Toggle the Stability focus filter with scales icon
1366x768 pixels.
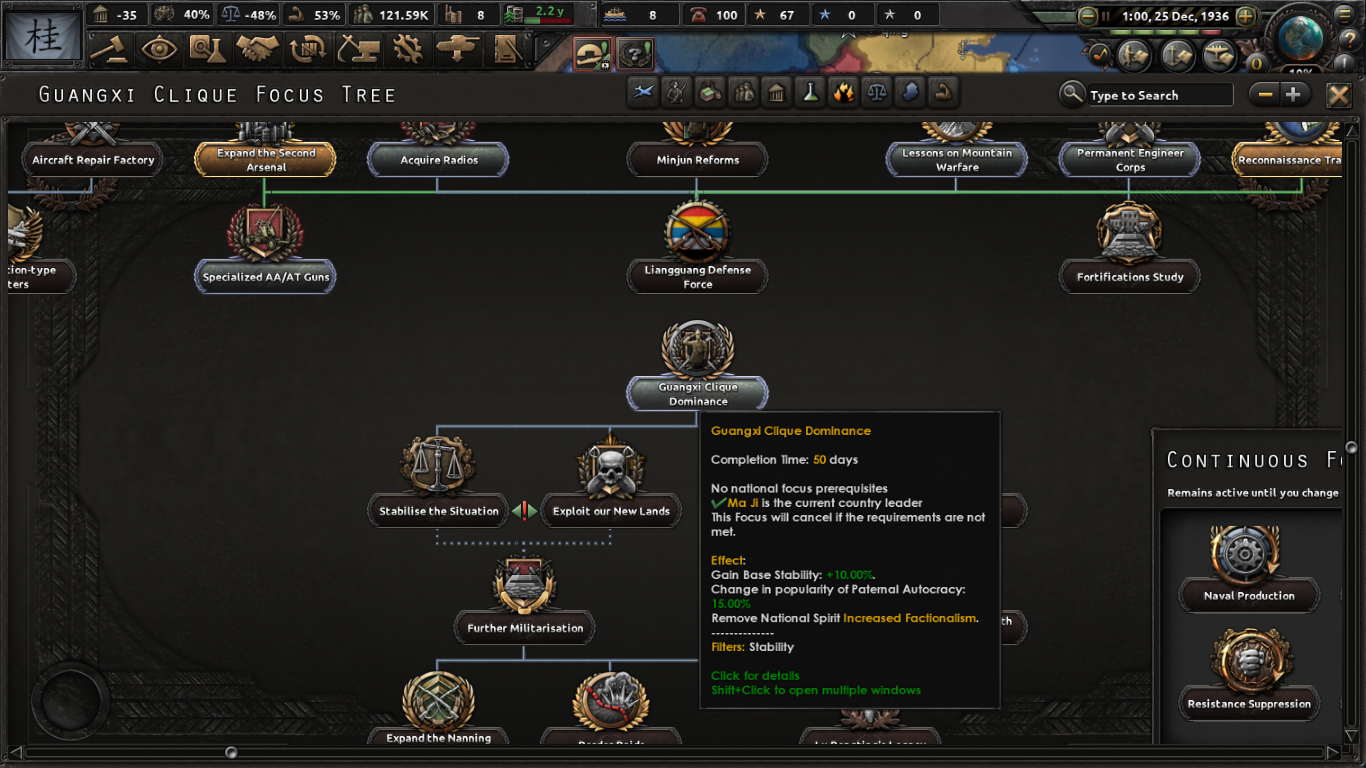coord(877,91)
